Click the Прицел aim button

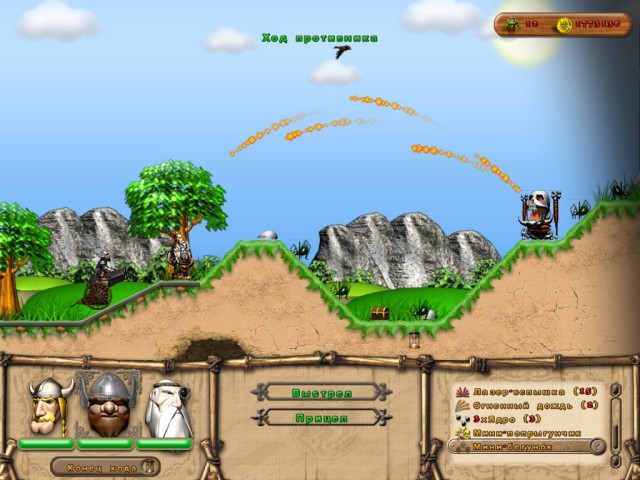(321, 416)
